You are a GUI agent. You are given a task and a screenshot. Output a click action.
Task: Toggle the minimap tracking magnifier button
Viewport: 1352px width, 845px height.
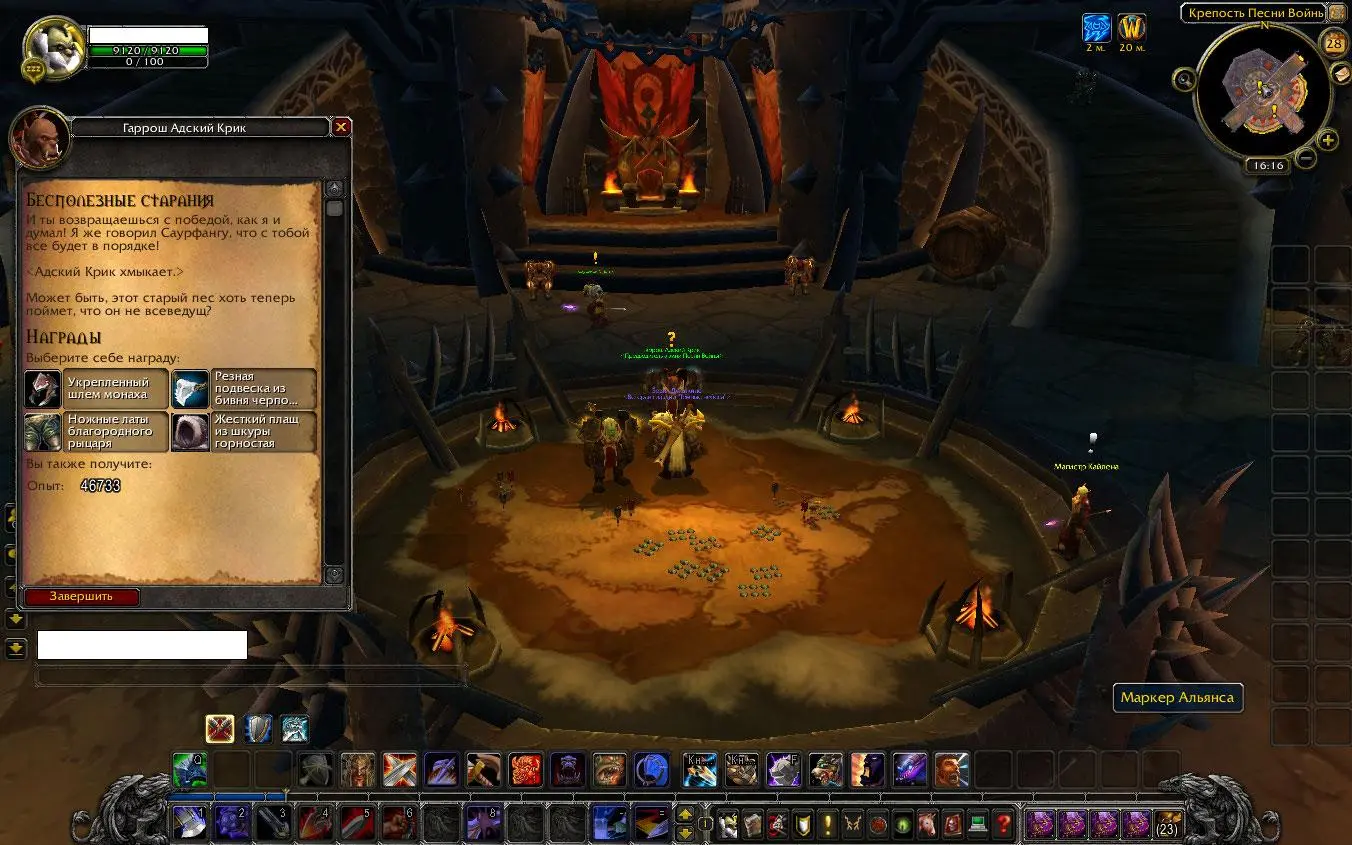[1185, 79]
